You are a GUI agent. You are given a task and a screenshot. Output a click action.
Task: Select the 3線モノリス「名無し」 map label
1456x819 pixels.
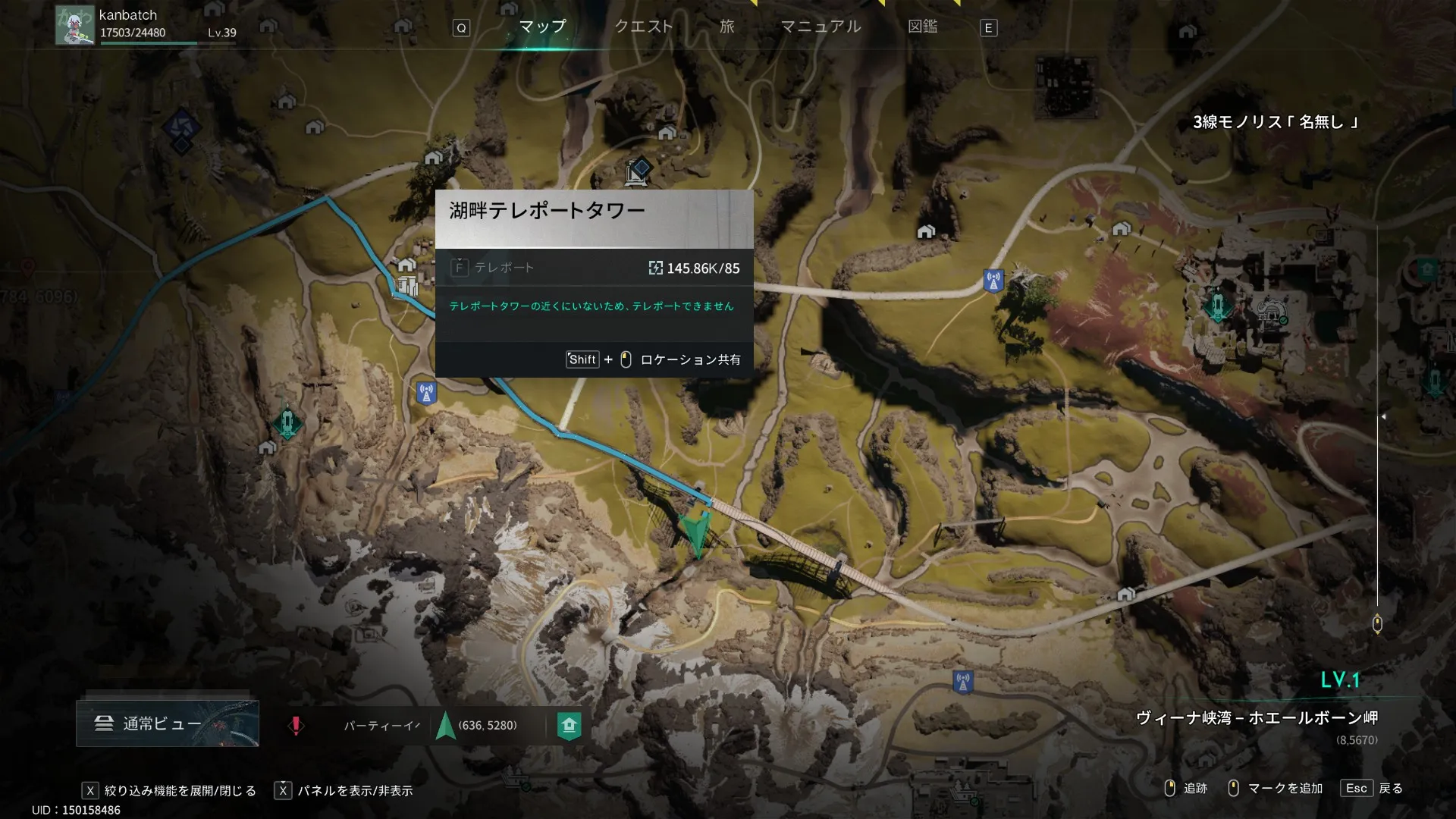pyautogui.click(x=1275, y=122)
